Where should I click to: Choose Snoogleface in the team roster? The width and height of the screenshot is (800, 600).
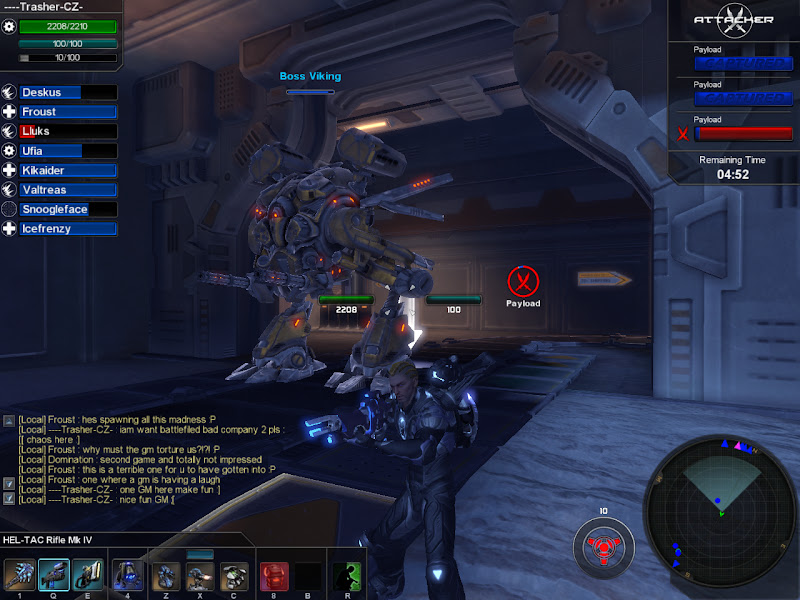pyautogui.click(x=60, y=210)
